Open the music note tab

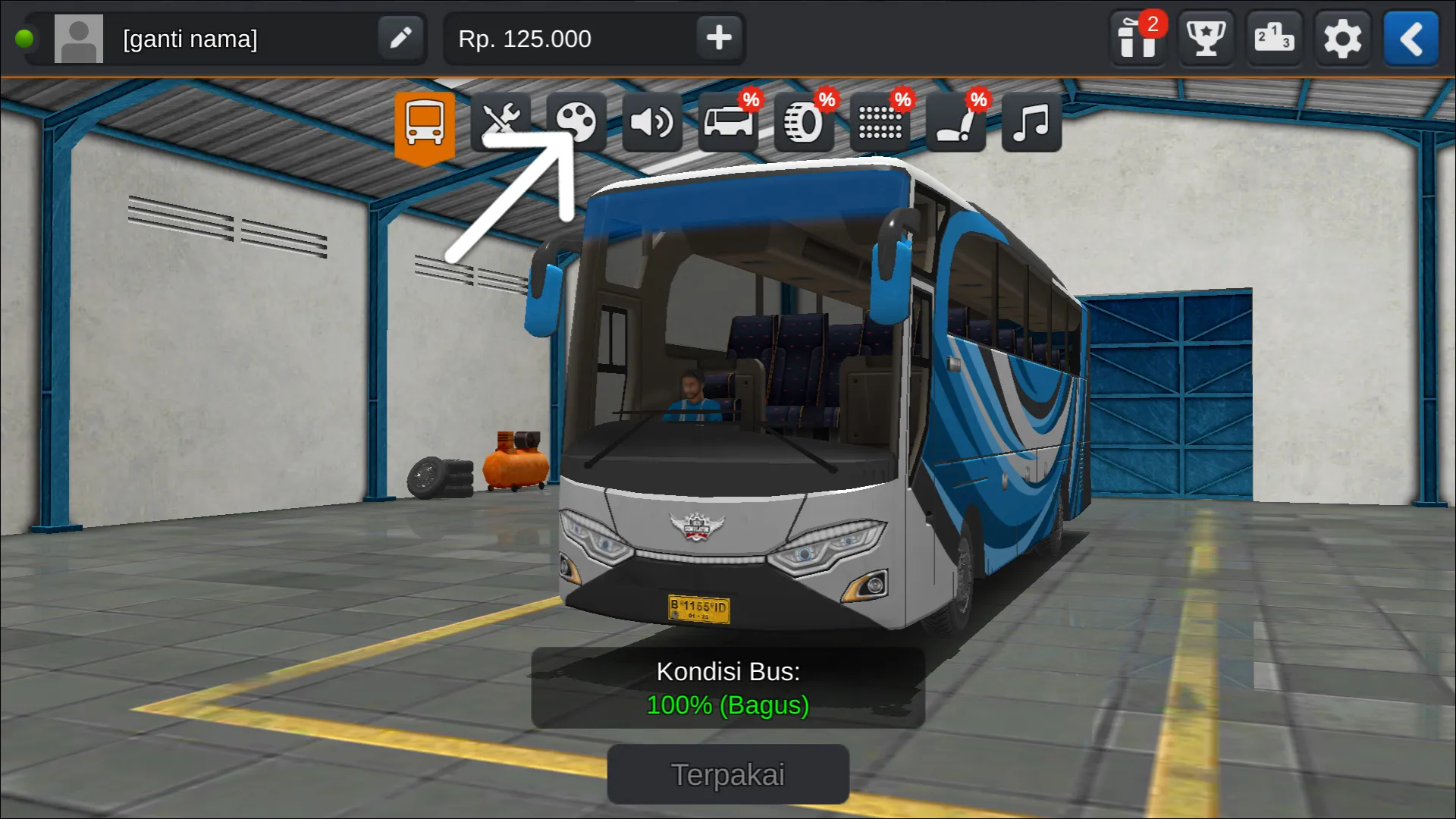click(1031, 121)
